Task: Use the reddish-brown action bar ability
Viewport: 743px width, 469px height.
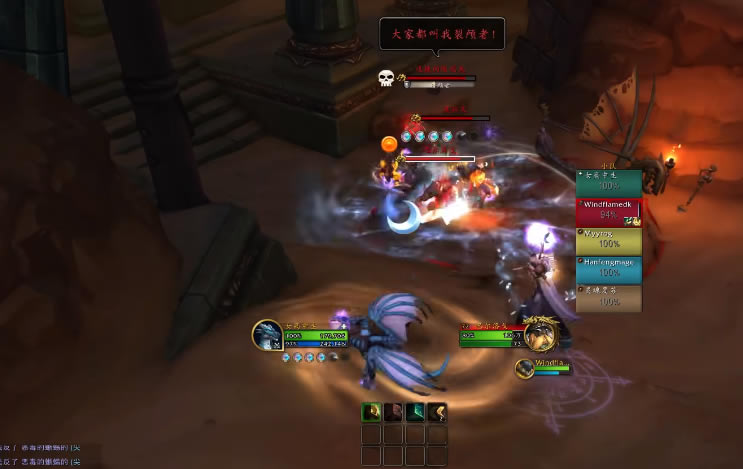Action: [x=393, y=411]
